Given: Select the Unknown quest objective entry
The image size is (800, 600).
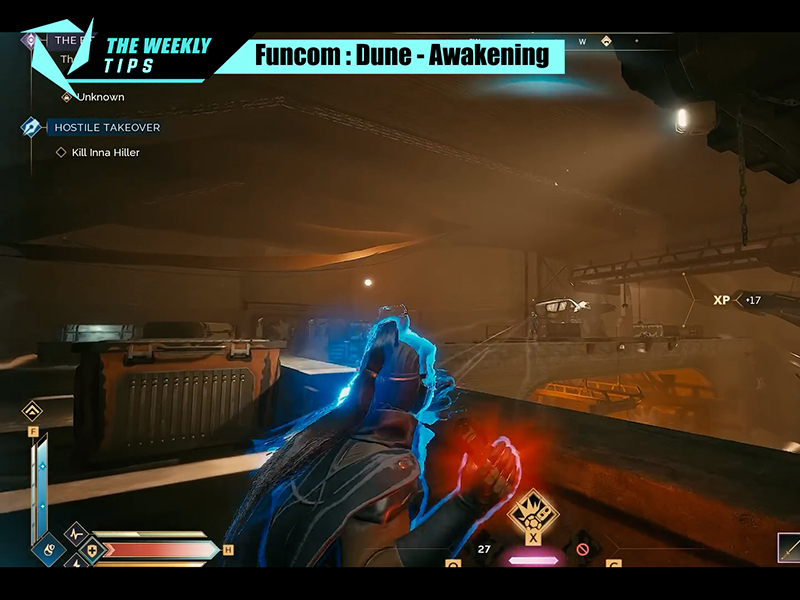Looking at the screenshot, I should click(100, 97).
